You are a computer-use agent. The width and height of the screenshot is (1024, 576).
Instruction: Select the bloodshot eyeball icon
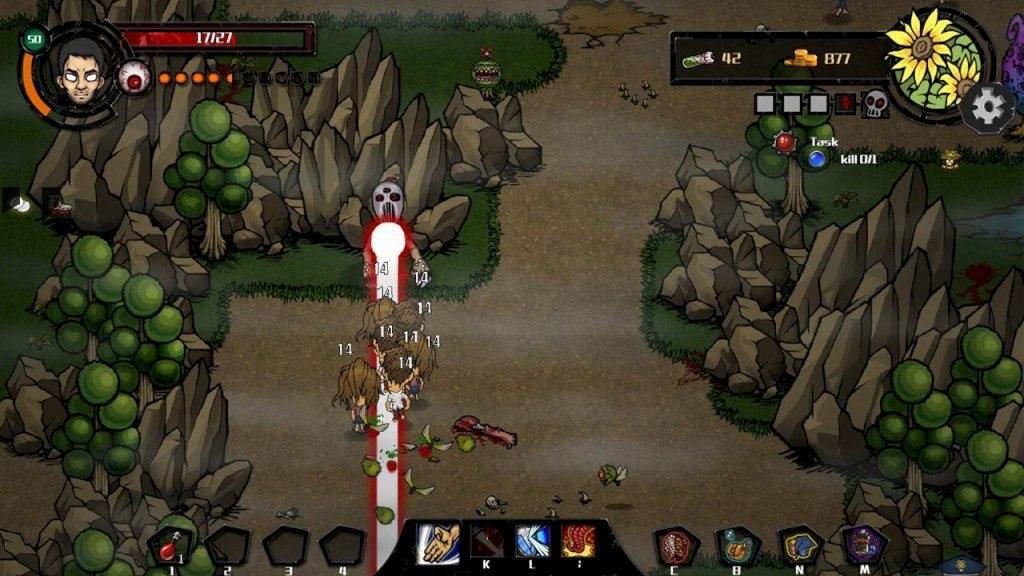coord(135,77)
